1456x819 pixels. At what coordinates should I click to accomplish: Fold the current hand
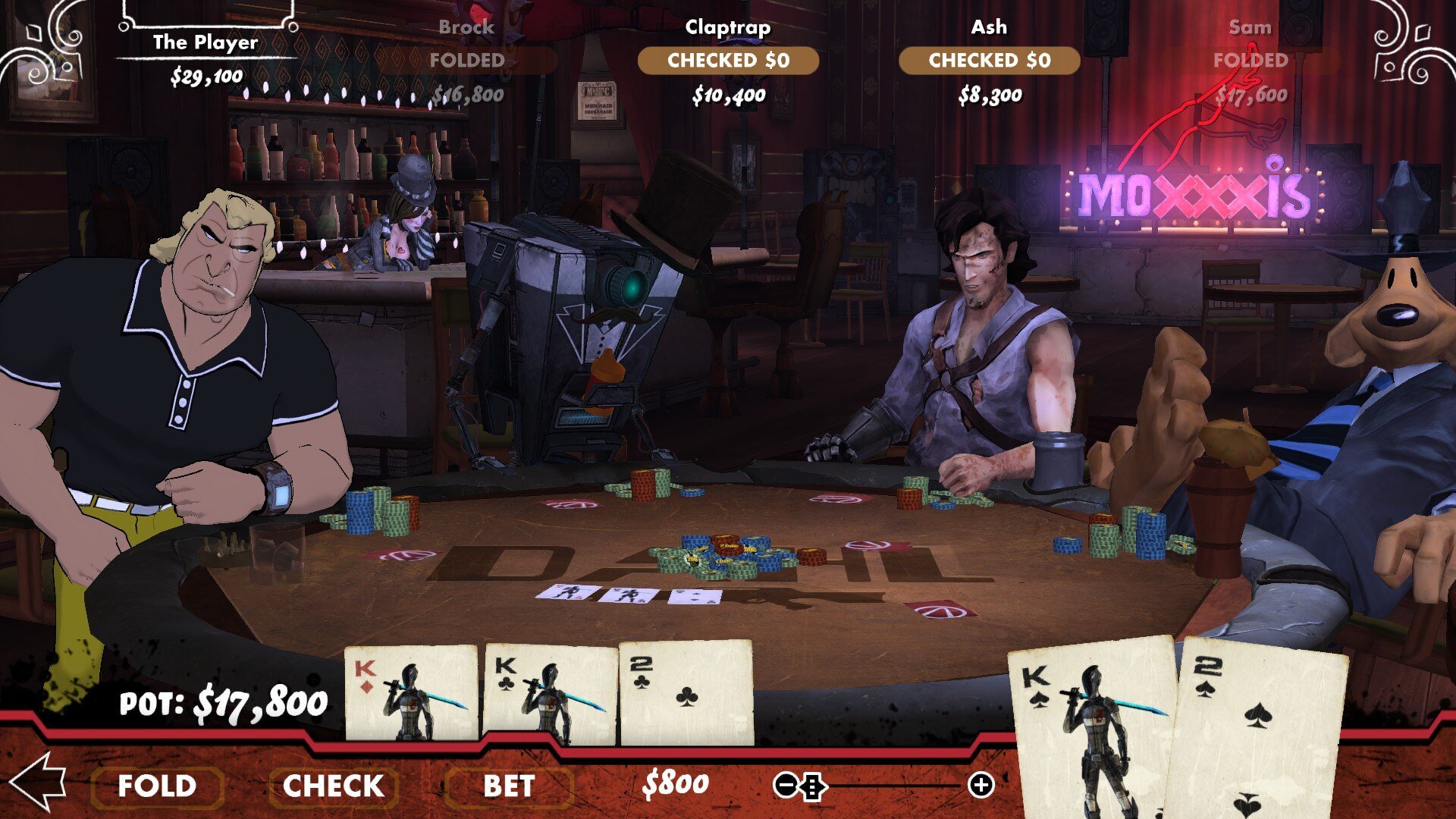click(x=157, y=786)
